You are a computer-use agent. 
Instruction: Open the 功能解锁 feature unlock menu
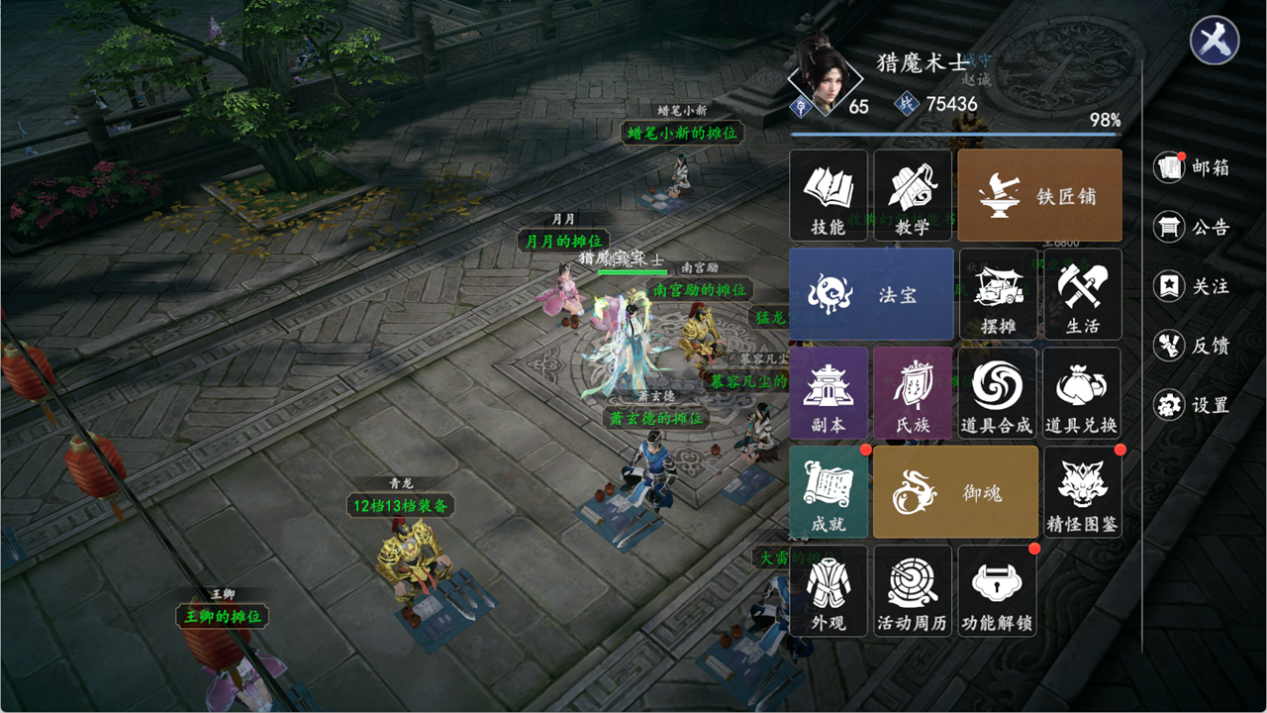(x=997, y=590)
